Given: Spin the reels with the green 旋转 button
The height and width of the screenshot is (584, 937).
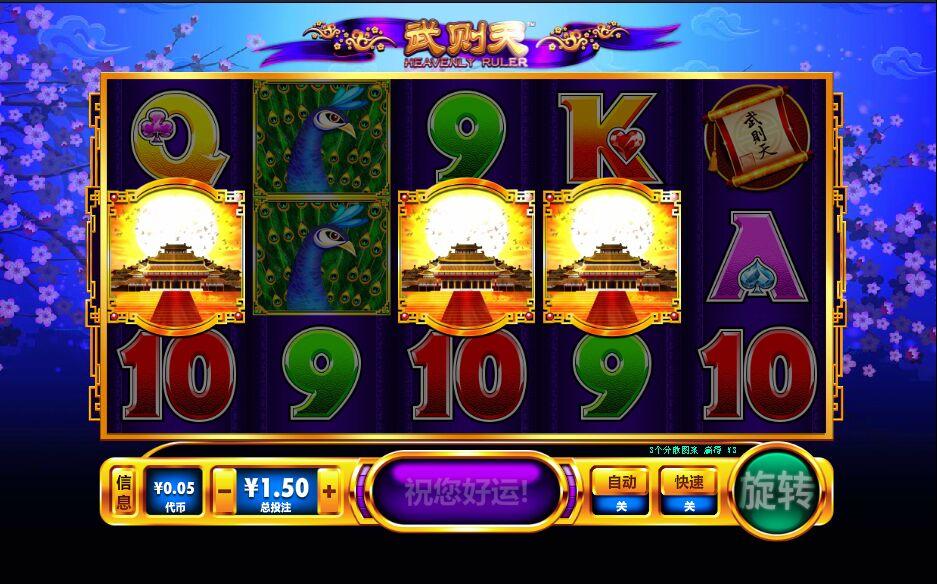Looking at the screenshot, I should [777, 492].
